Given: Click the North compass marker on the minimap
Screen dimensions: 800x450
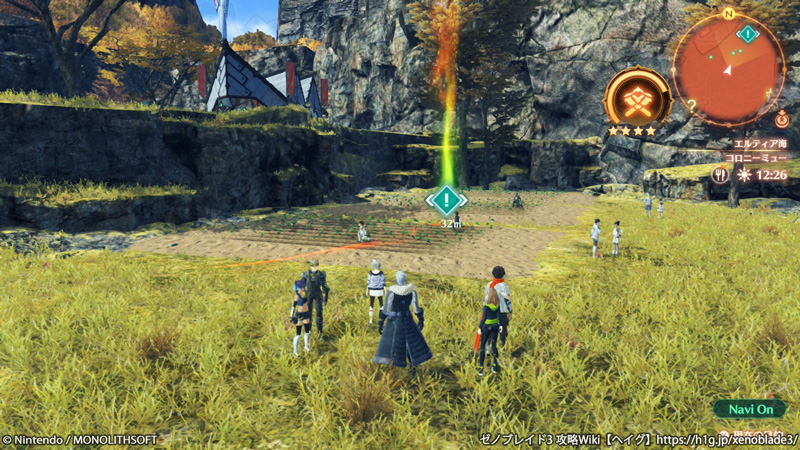Looking at the screenshot, I should click(x=728, y=14).
